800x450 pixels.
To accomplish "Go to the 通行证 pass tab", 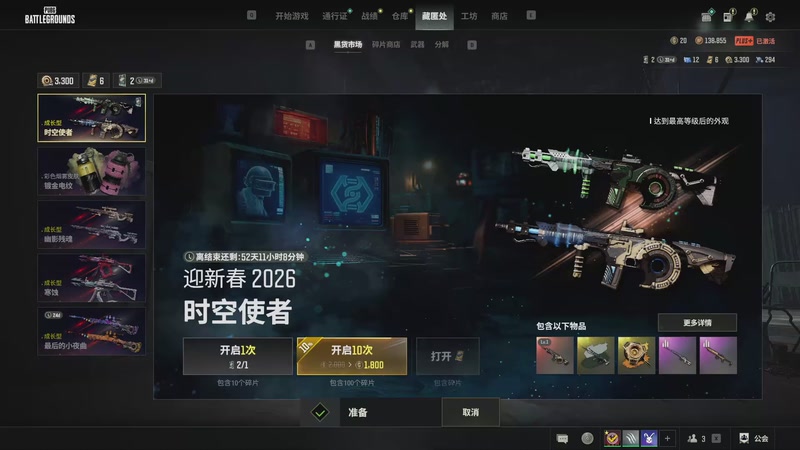I will [x=334, y=16].
